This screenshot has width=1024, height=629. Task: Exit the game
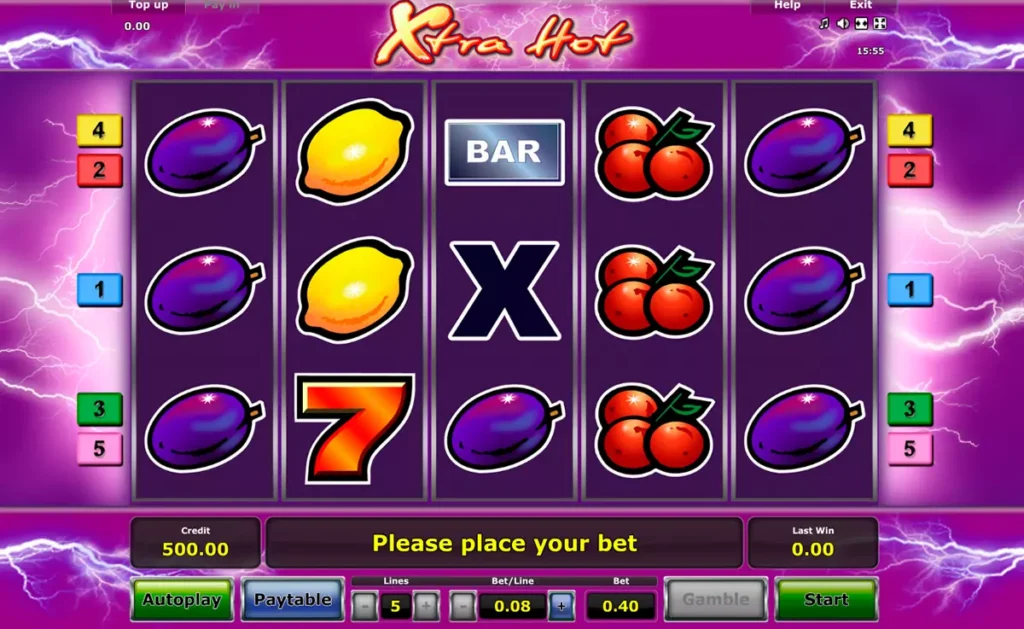pyautogui.click(x=861, y=5)
